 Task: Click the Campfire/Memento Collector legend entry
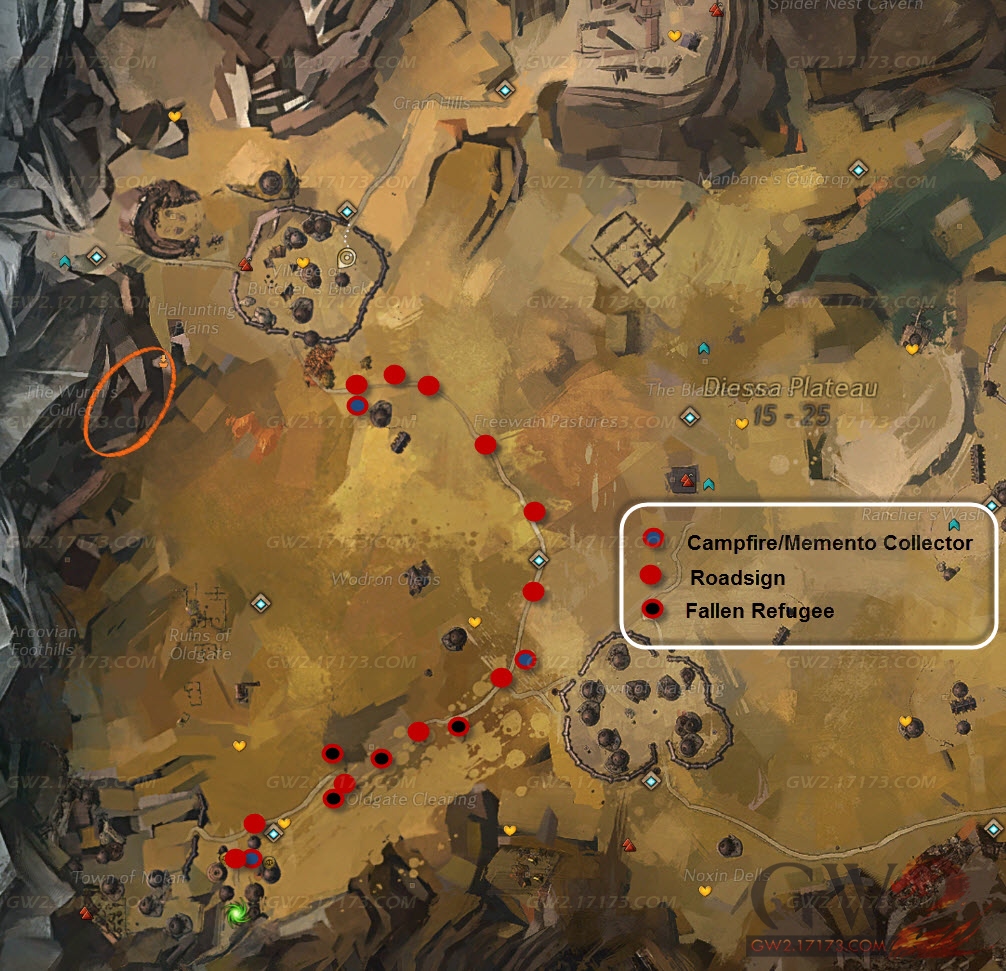(829, 543)
